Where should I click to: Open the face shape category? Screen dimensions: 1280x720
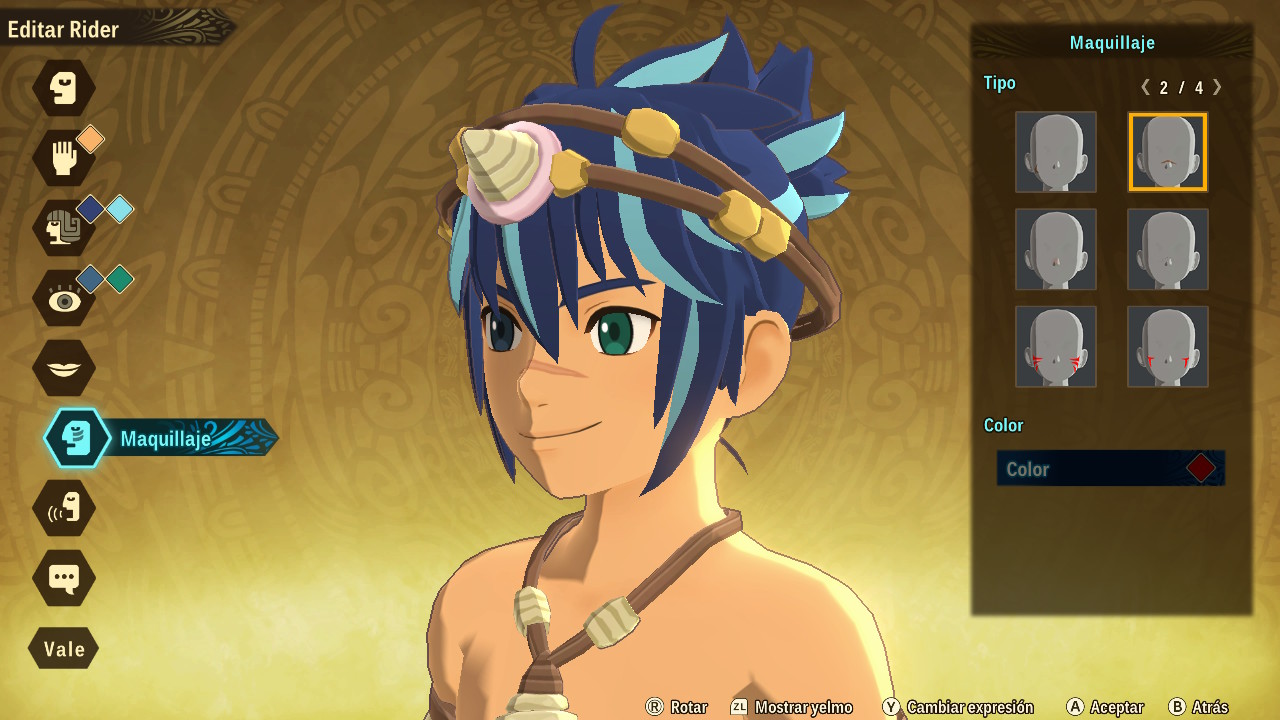click(x=64, y=88)
